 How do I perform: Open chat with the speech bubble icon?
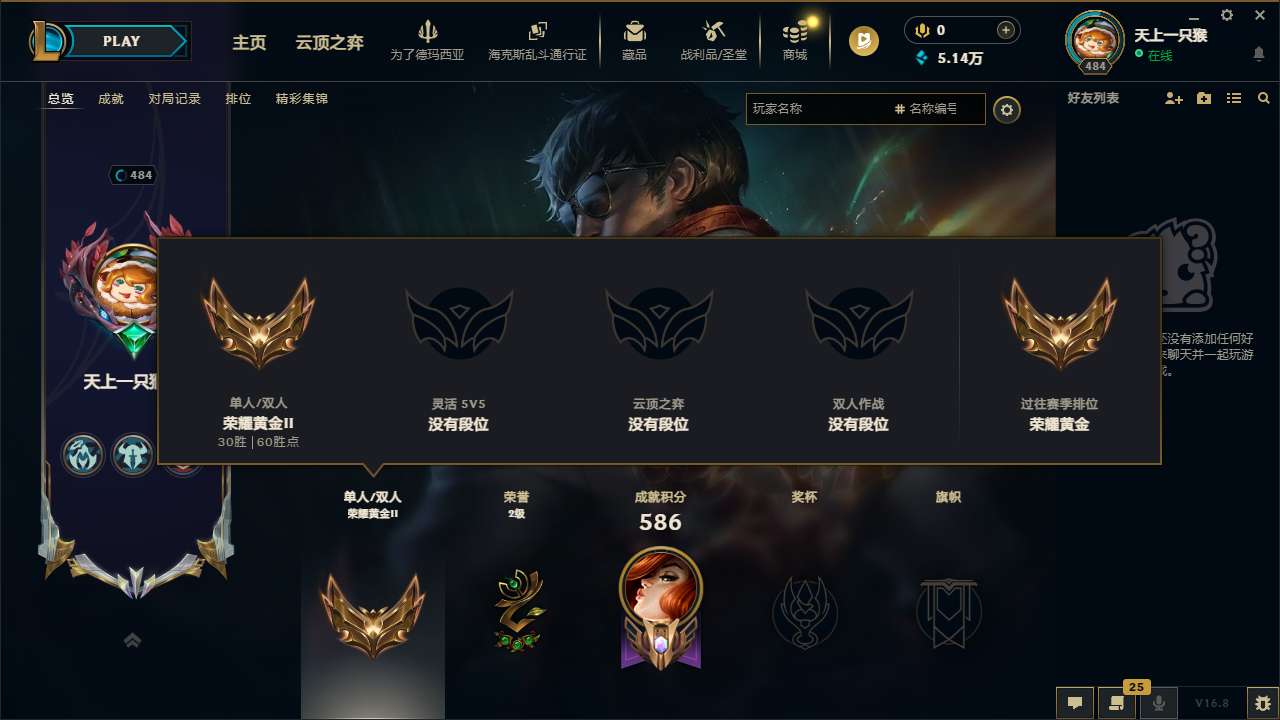[x=1074, y=703]
